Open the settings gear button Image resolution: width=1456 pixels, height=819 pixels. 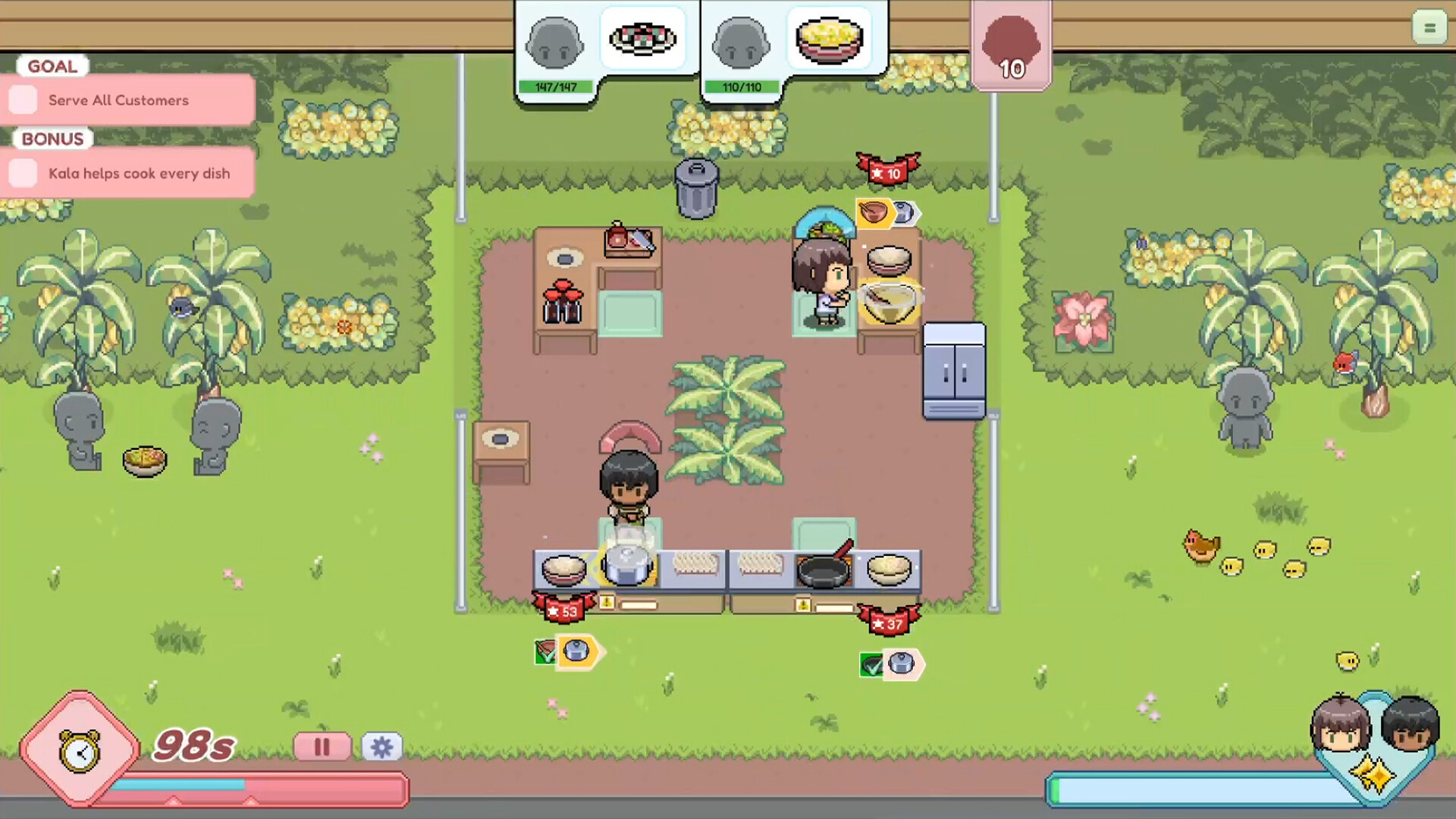382,747
